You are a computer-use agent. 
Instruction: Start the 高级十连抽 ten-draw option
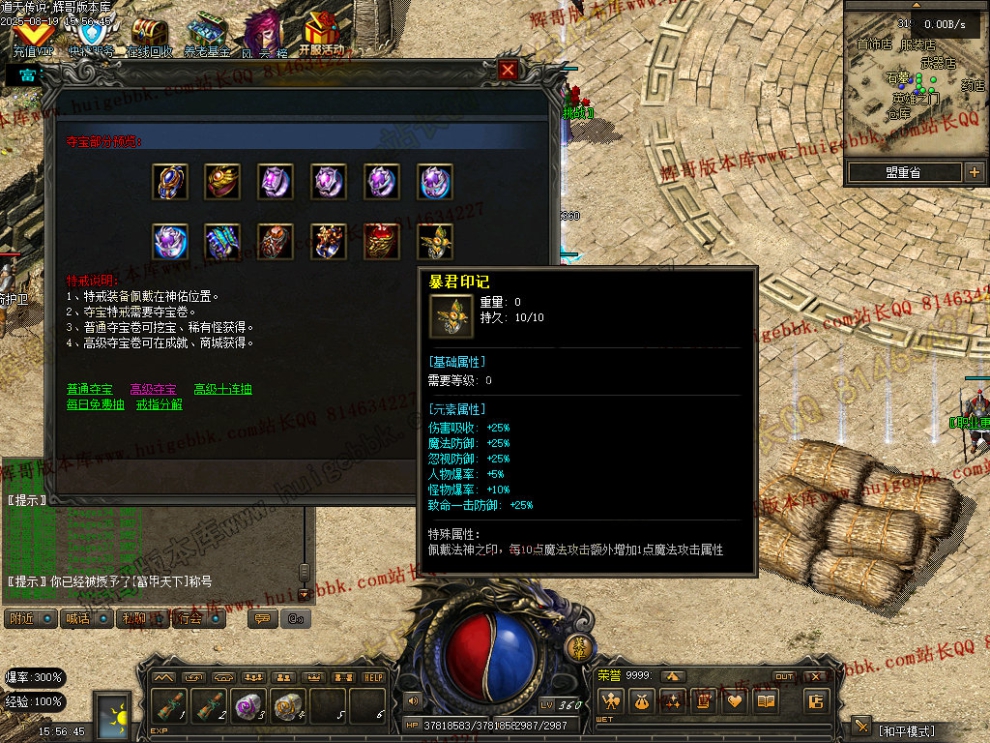(223, 389)
